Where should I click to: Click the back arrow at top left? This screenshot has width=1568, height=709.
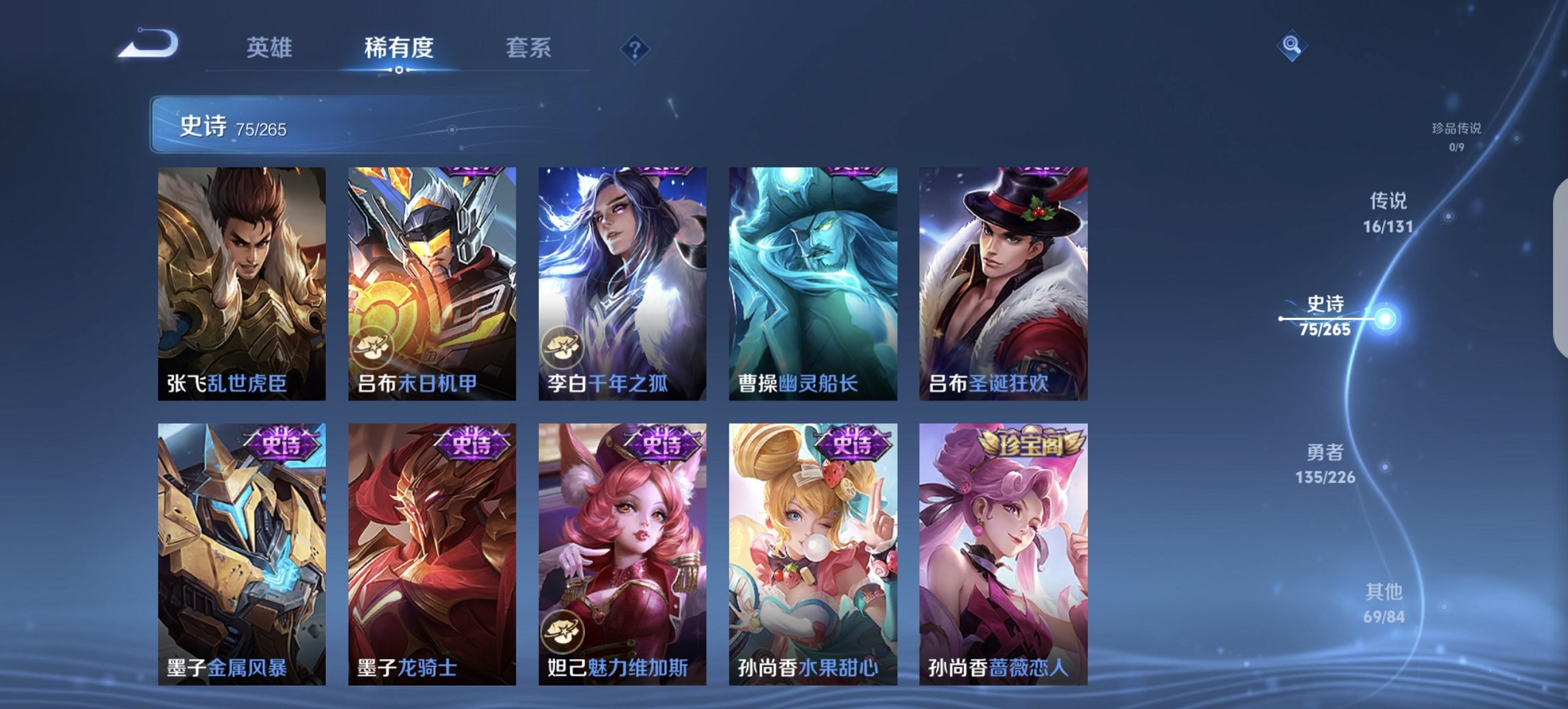tap(147, 44)
